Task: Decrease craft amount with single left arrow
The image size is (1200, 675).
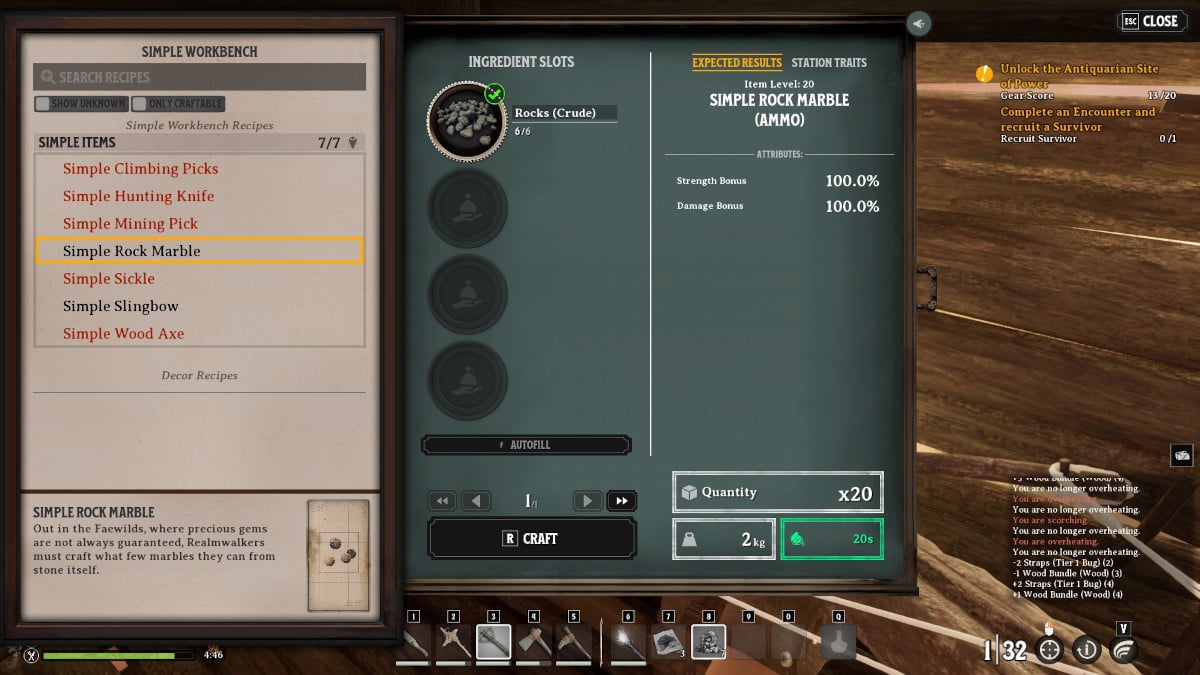Action: click(x=476, y=501)
